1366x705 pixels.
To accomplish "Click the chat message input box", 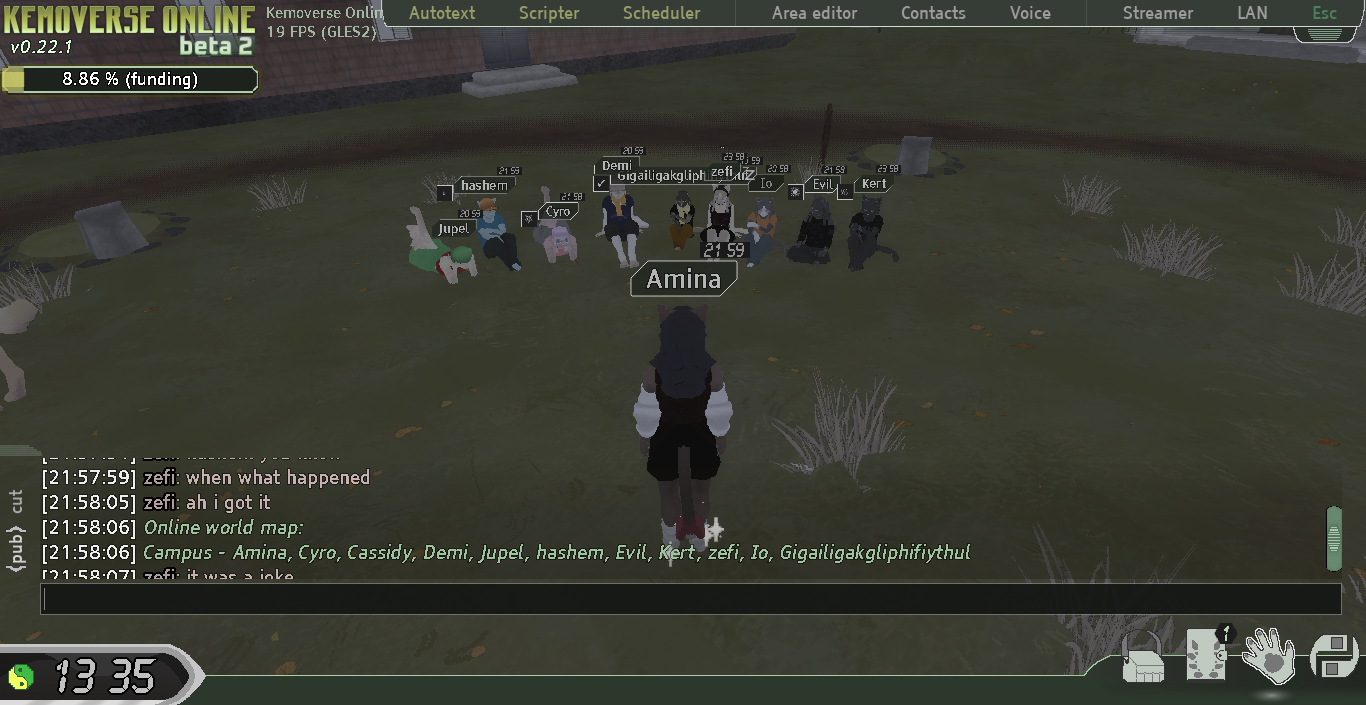I will pyautogui.click(x=690, y=598).
